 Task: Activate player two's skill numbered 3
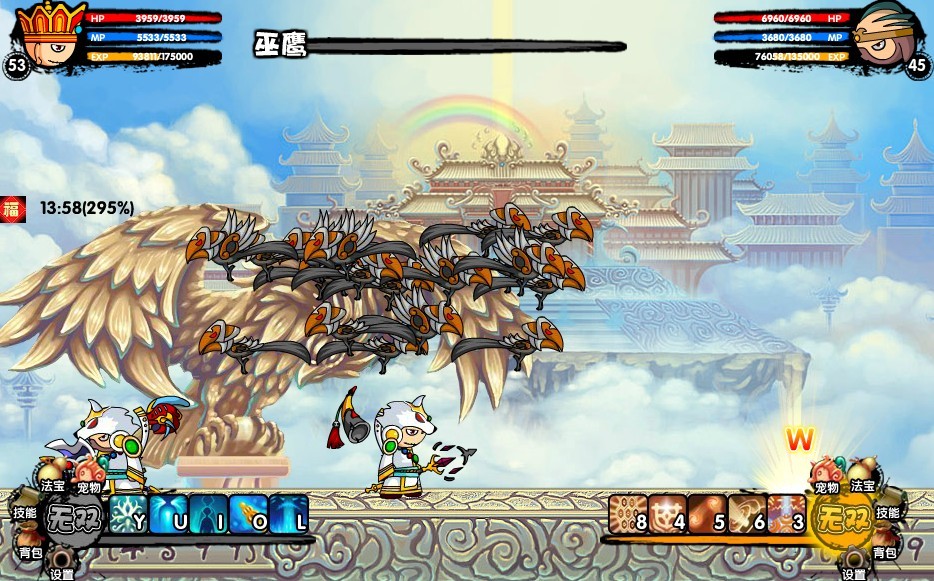pyautogui.click(x=787, y=513)
